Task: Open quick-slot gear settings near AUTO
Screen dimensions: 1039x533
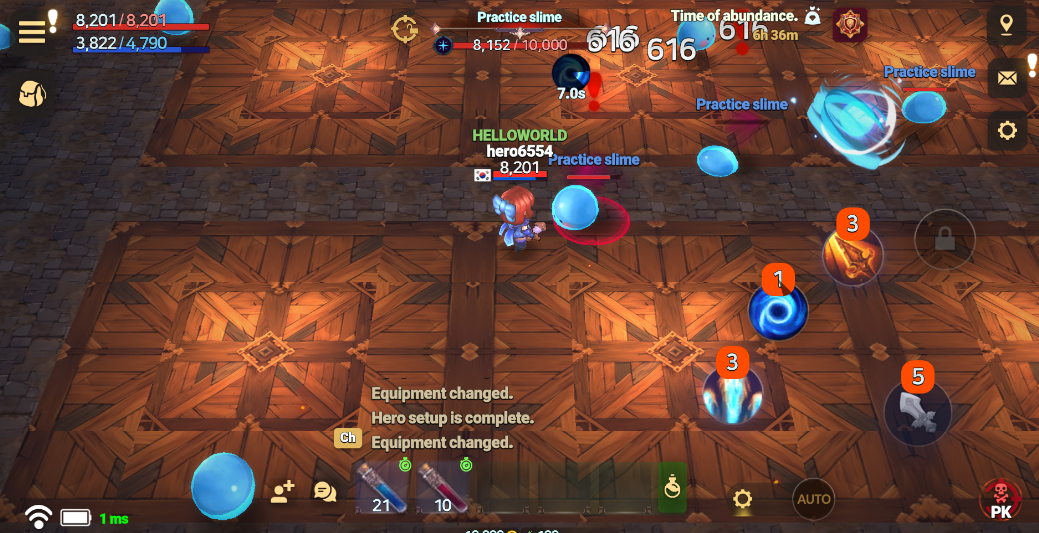Action: pos(742,499)
